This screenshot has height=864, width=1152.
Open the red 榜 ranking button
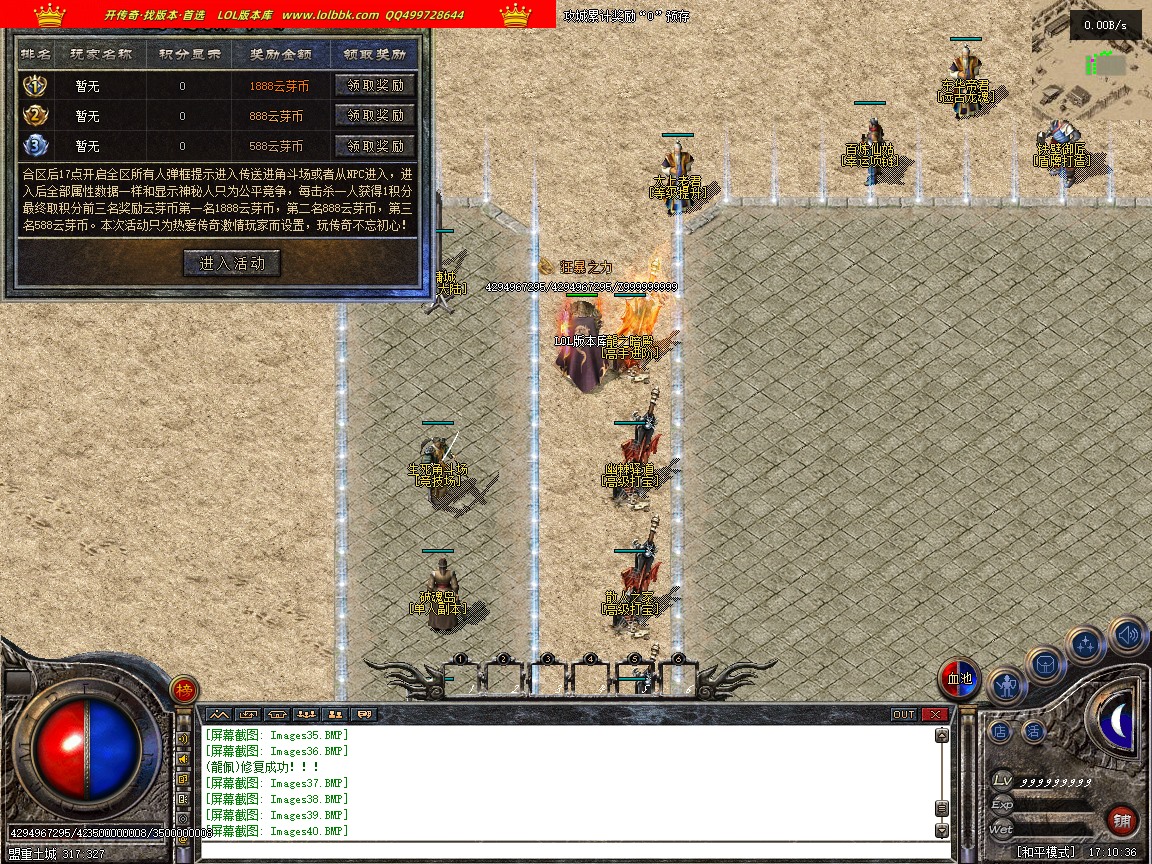point(183,689)
